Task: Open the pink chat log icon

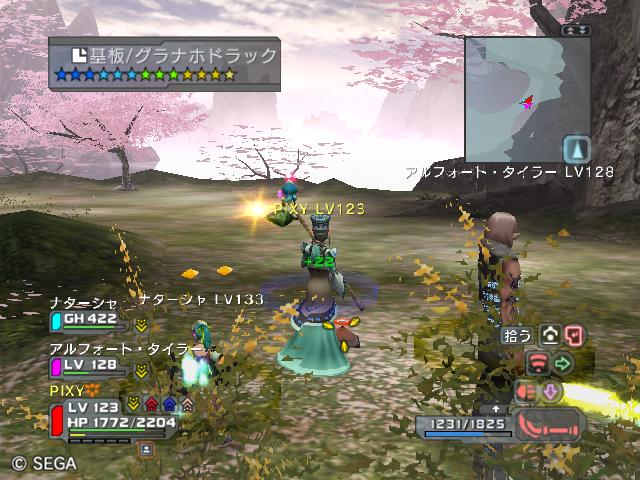Action: pos(574,337)
